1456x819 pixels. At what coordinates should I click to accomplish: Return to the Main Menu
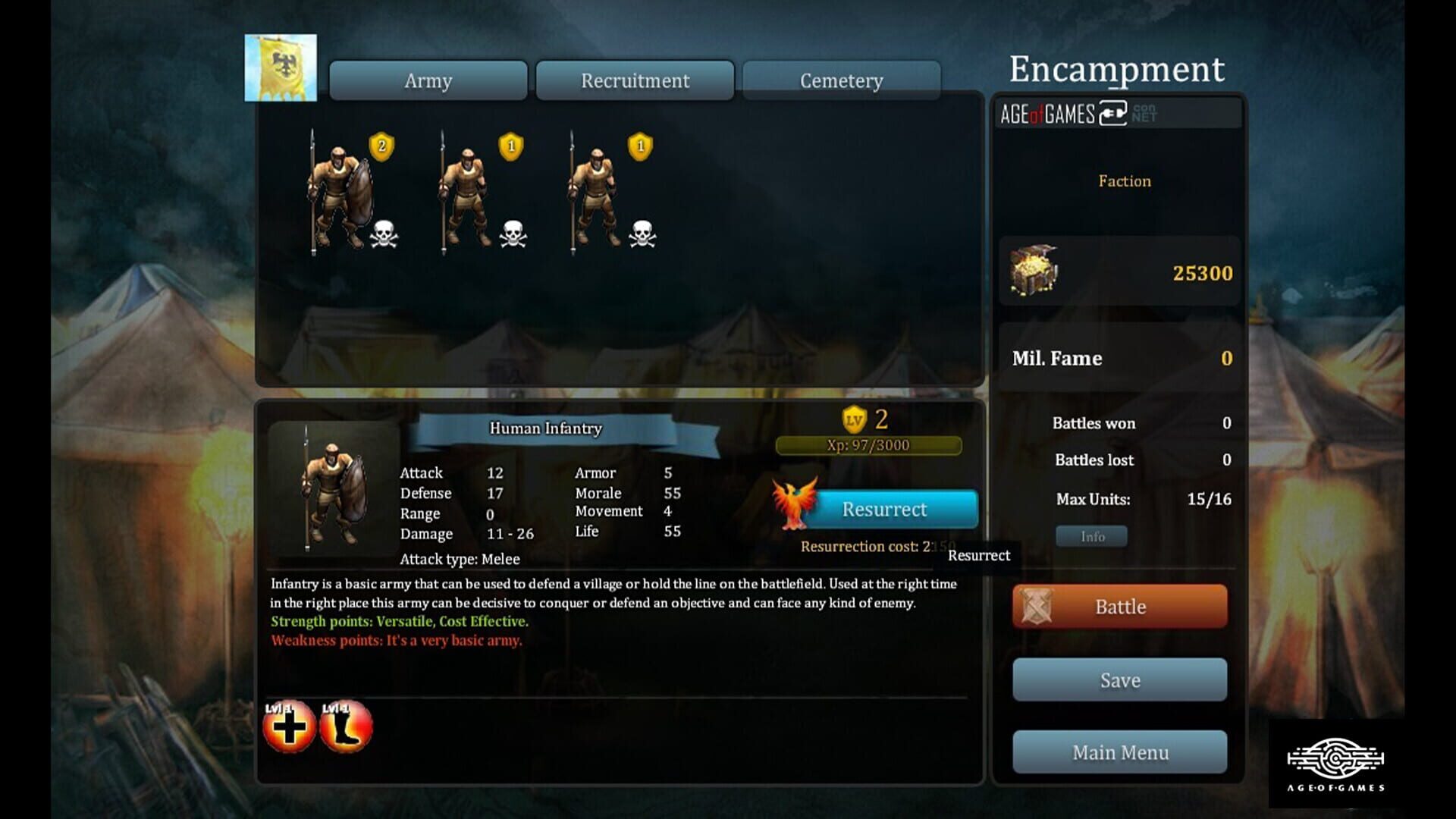click(x=1120, y=752)
